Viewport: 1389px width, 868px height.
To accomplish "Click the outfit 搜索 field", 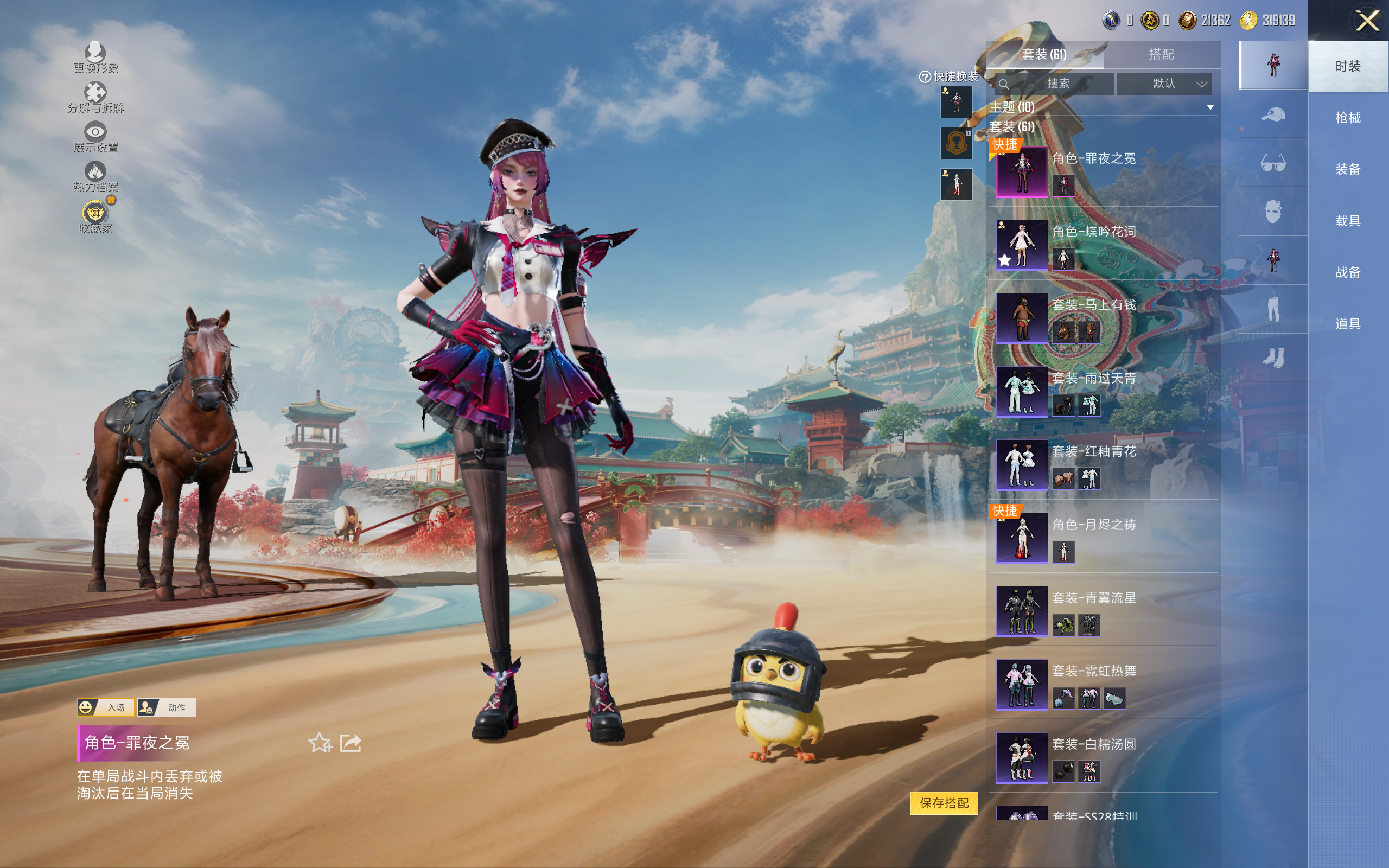I will [x=1057, y=84].
